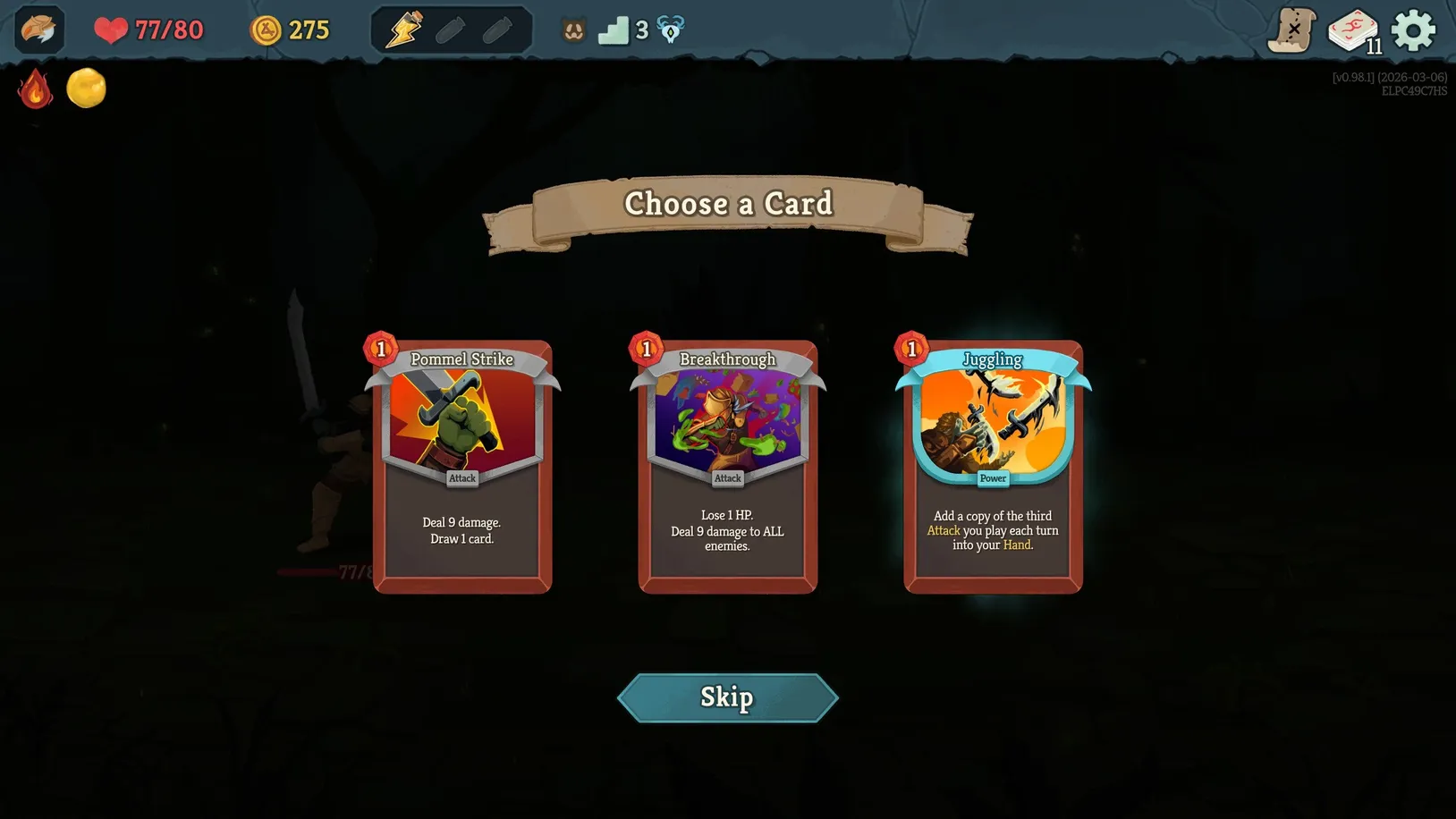Open the settings gear
This screenshot has height=819, width=1456.
click(x=1413, y=29)
